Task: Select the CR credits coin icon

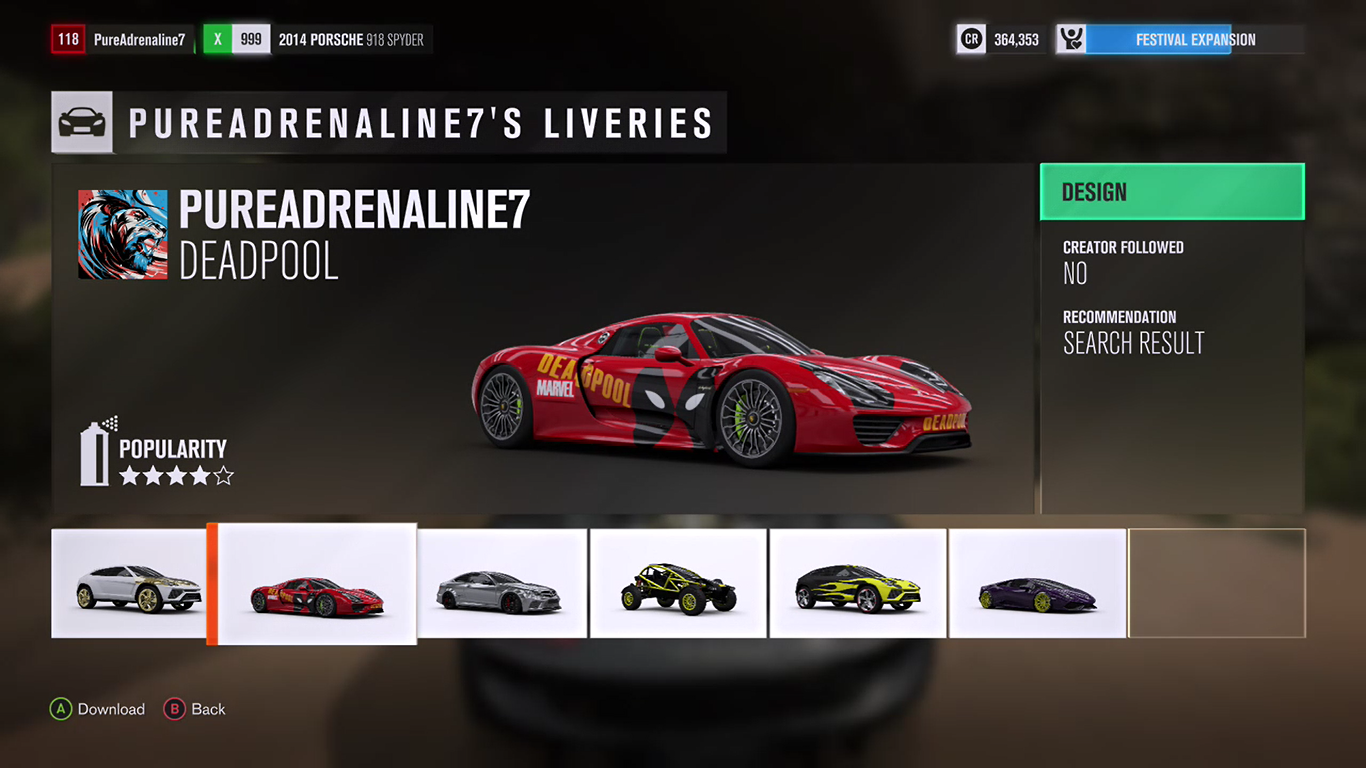Action: pyautogui.click(x=970, y=39)
